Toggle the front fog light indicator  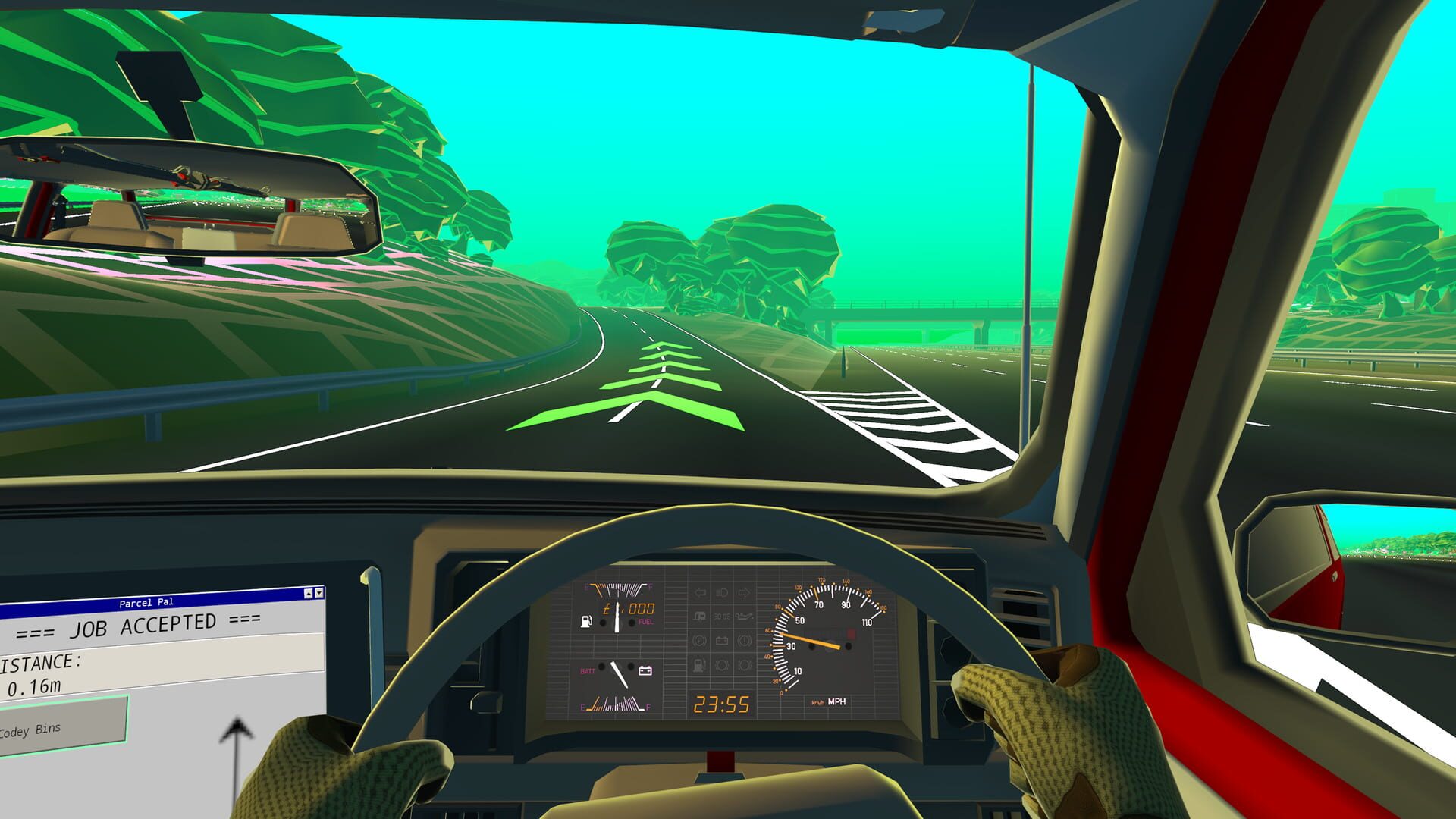[x=721, y=666]
